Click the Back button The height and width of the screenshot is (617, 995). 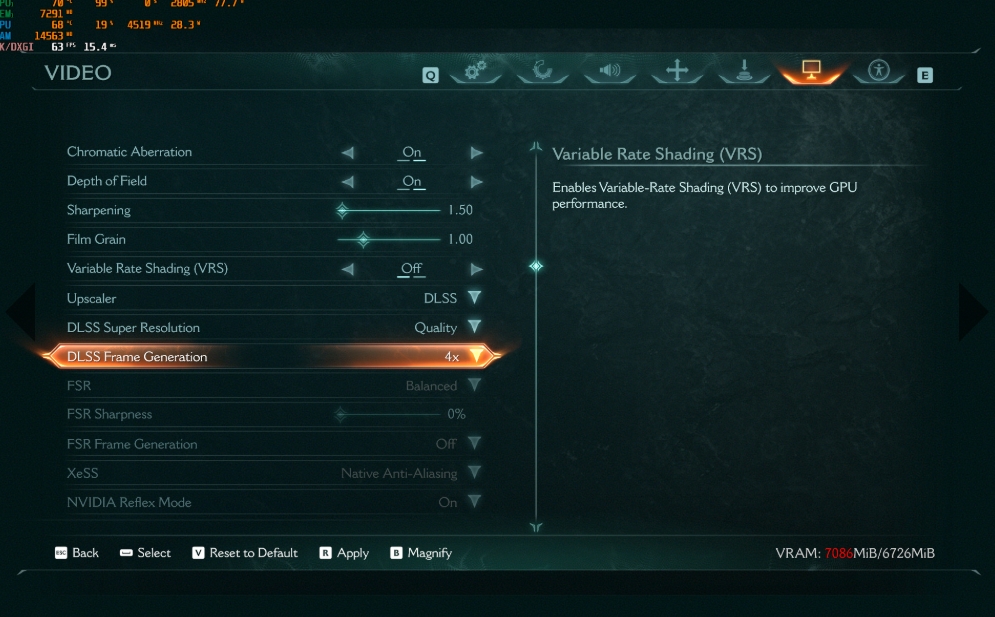[x=77, y=553]
